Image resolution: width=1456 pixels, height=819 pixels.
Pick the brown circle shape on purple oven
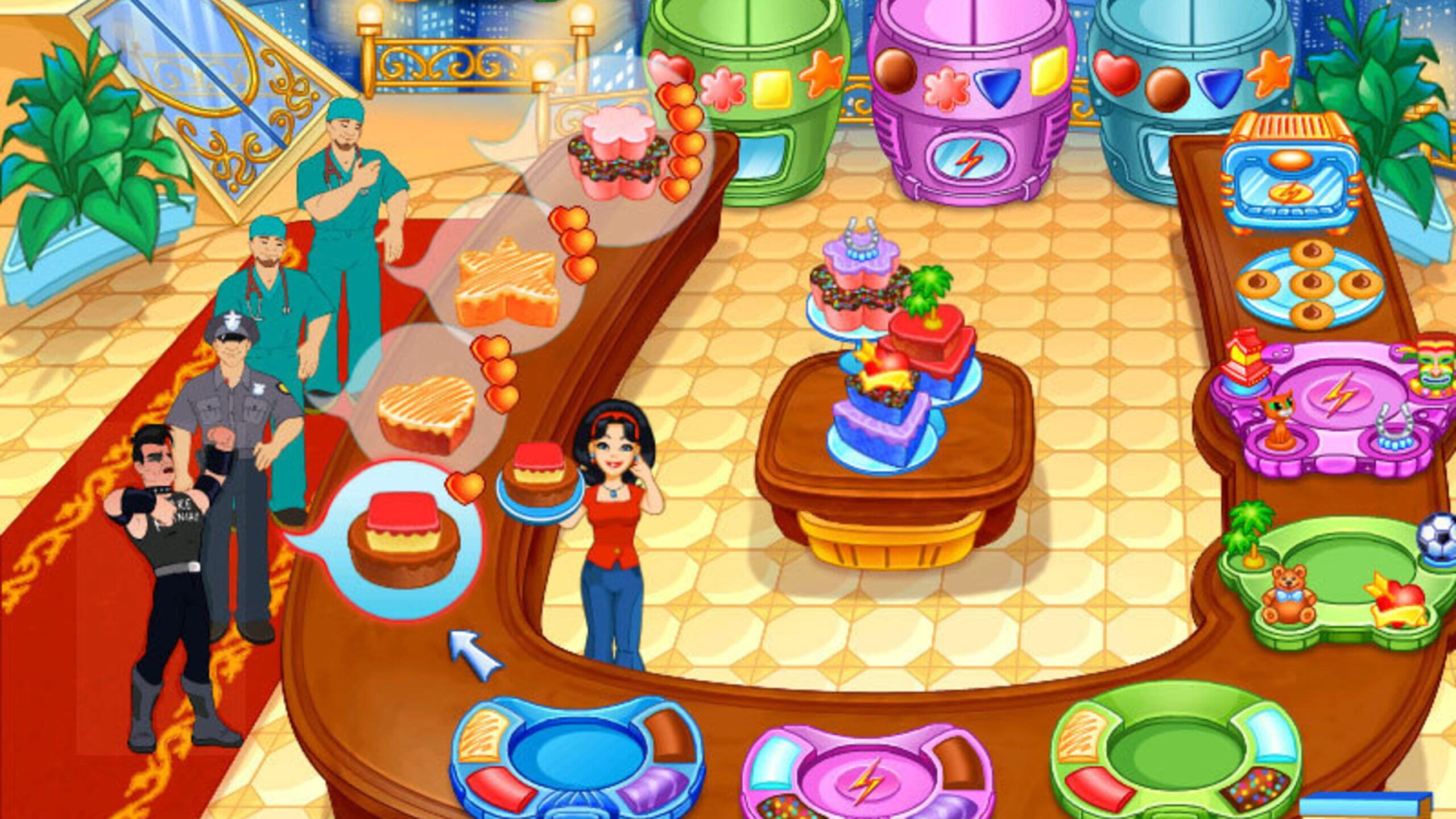894,69
